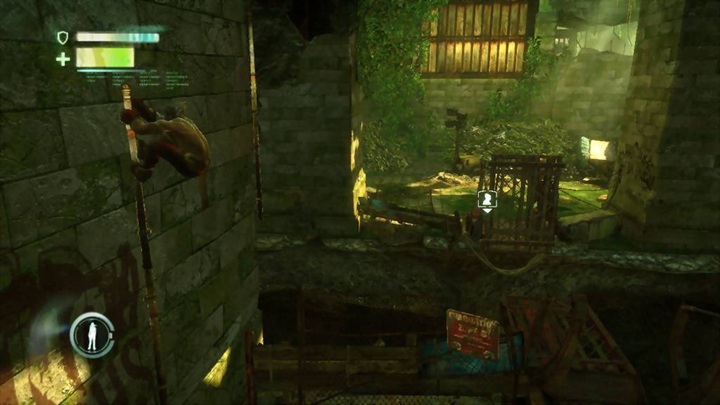Screen dimensions: 720x405
Task: Click the shield icon beside the top bar
Action: [63, 38]
